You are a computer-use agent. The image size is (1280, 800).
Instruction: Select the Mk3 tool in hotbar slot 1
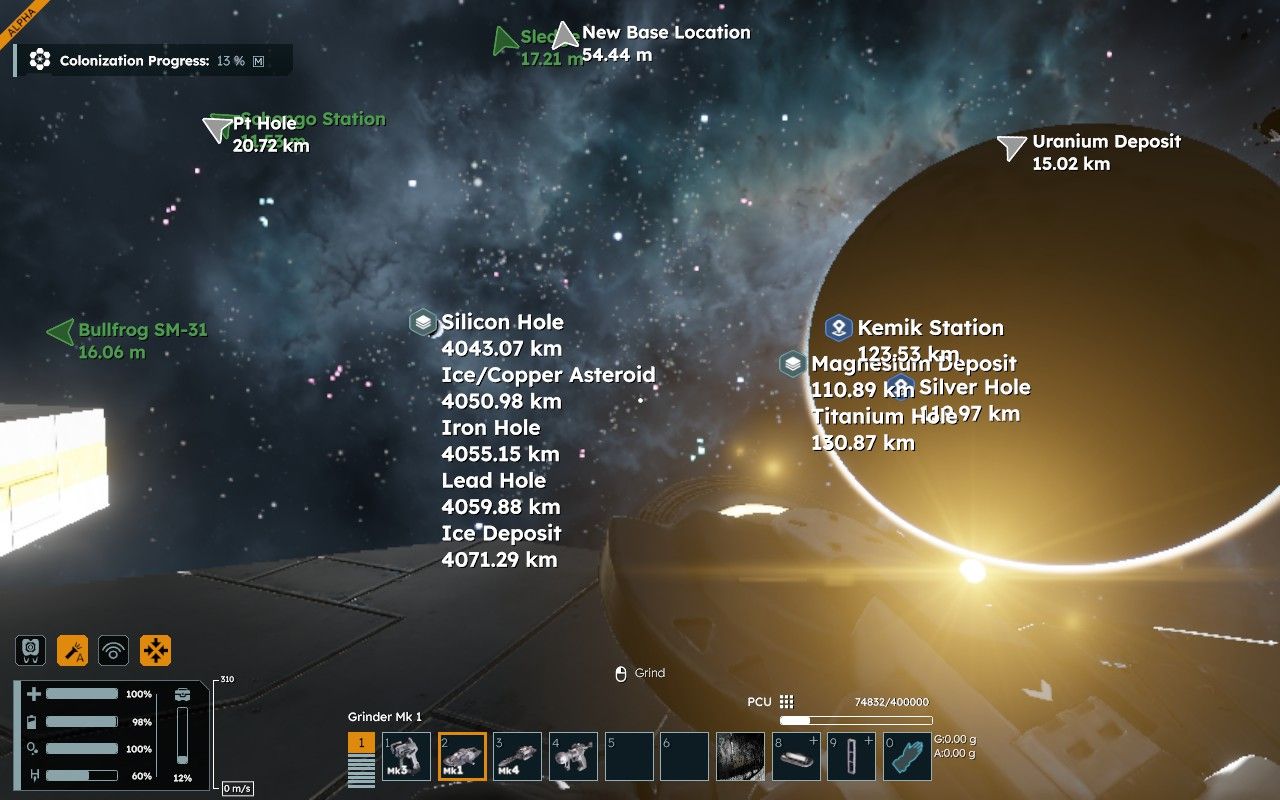[406, 757]
